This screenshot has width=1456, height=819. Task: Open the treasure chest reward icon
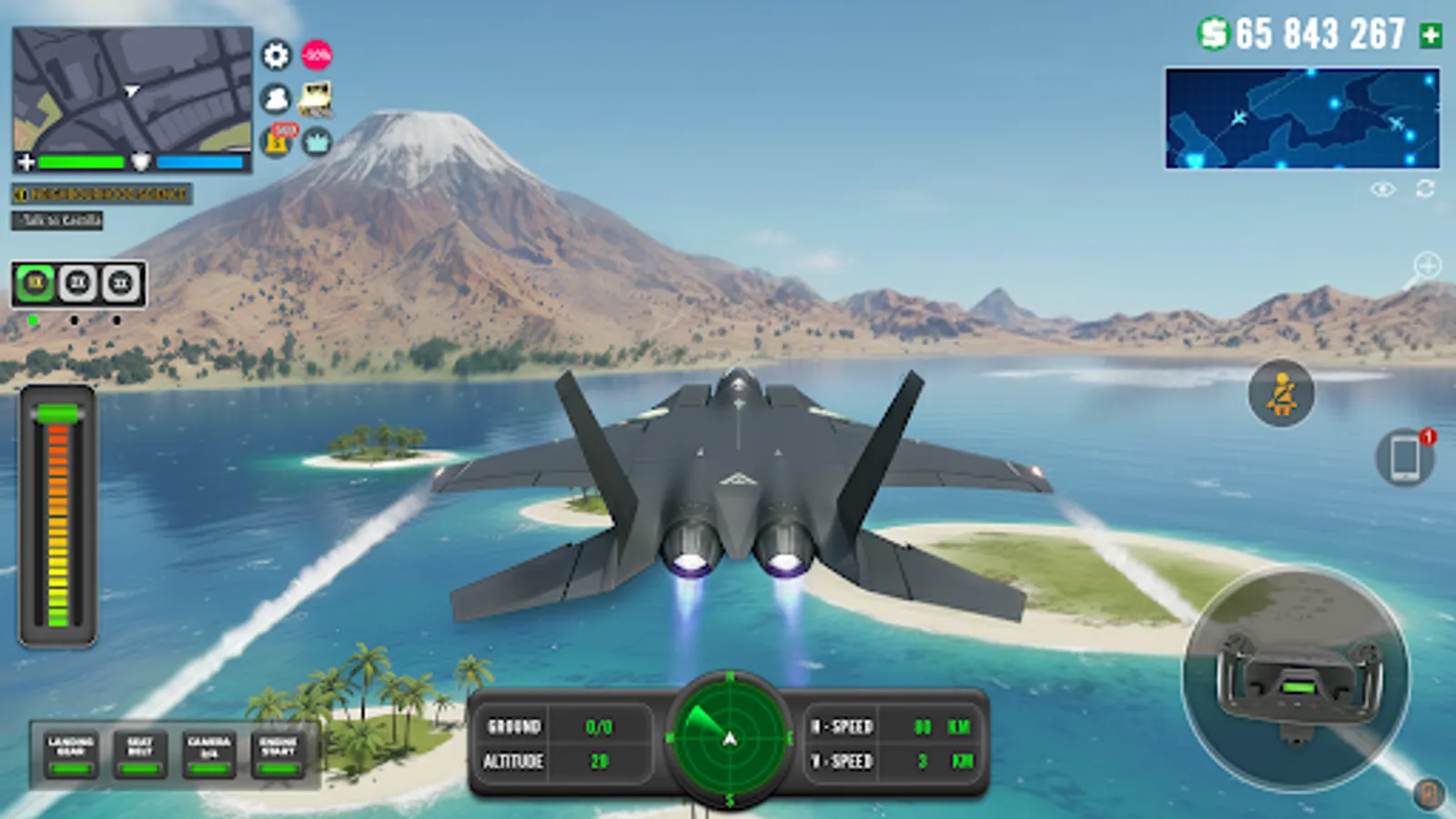tap(317, 100)
